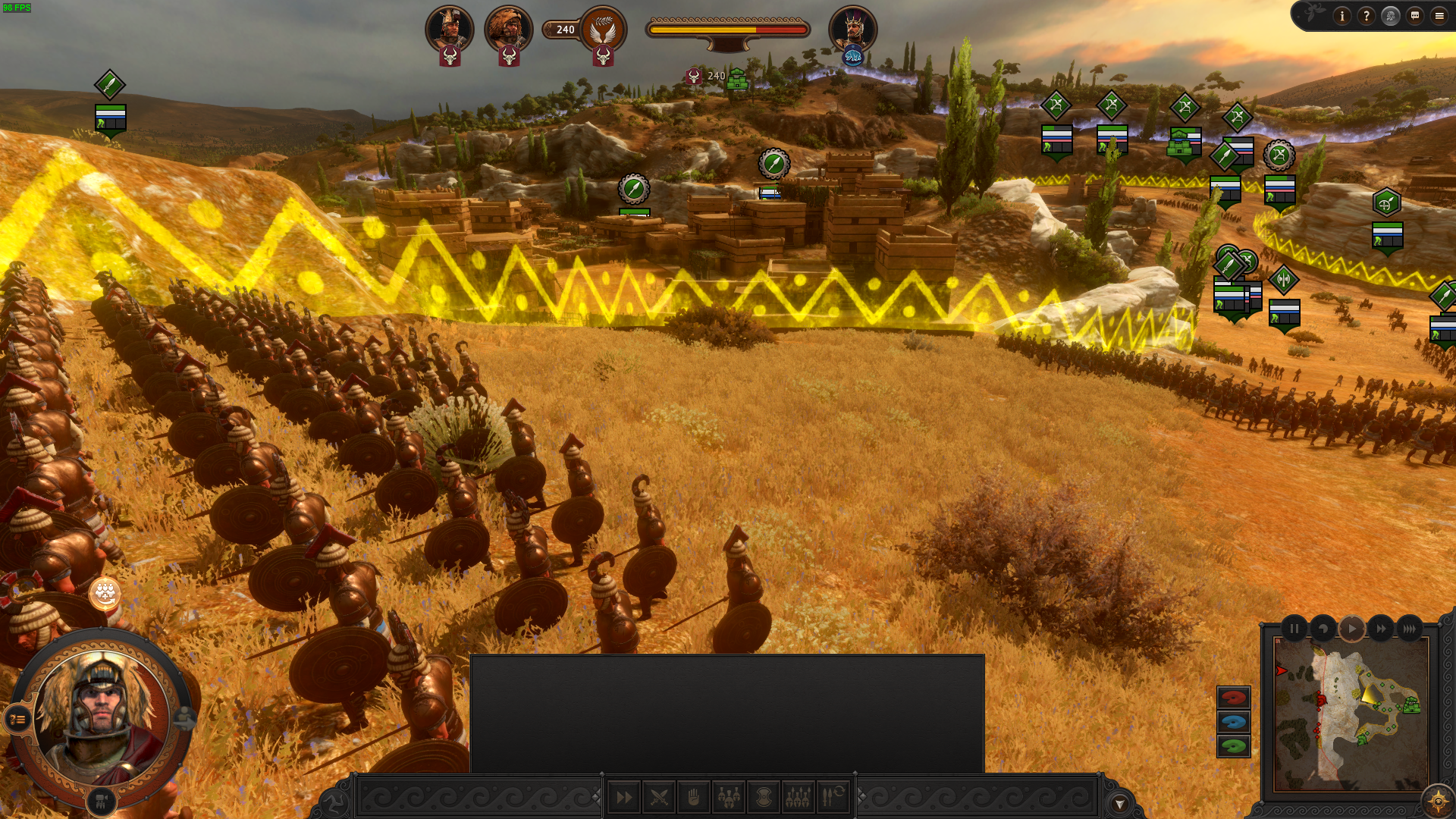
Task: Pause the battle
Action: 1294,629
